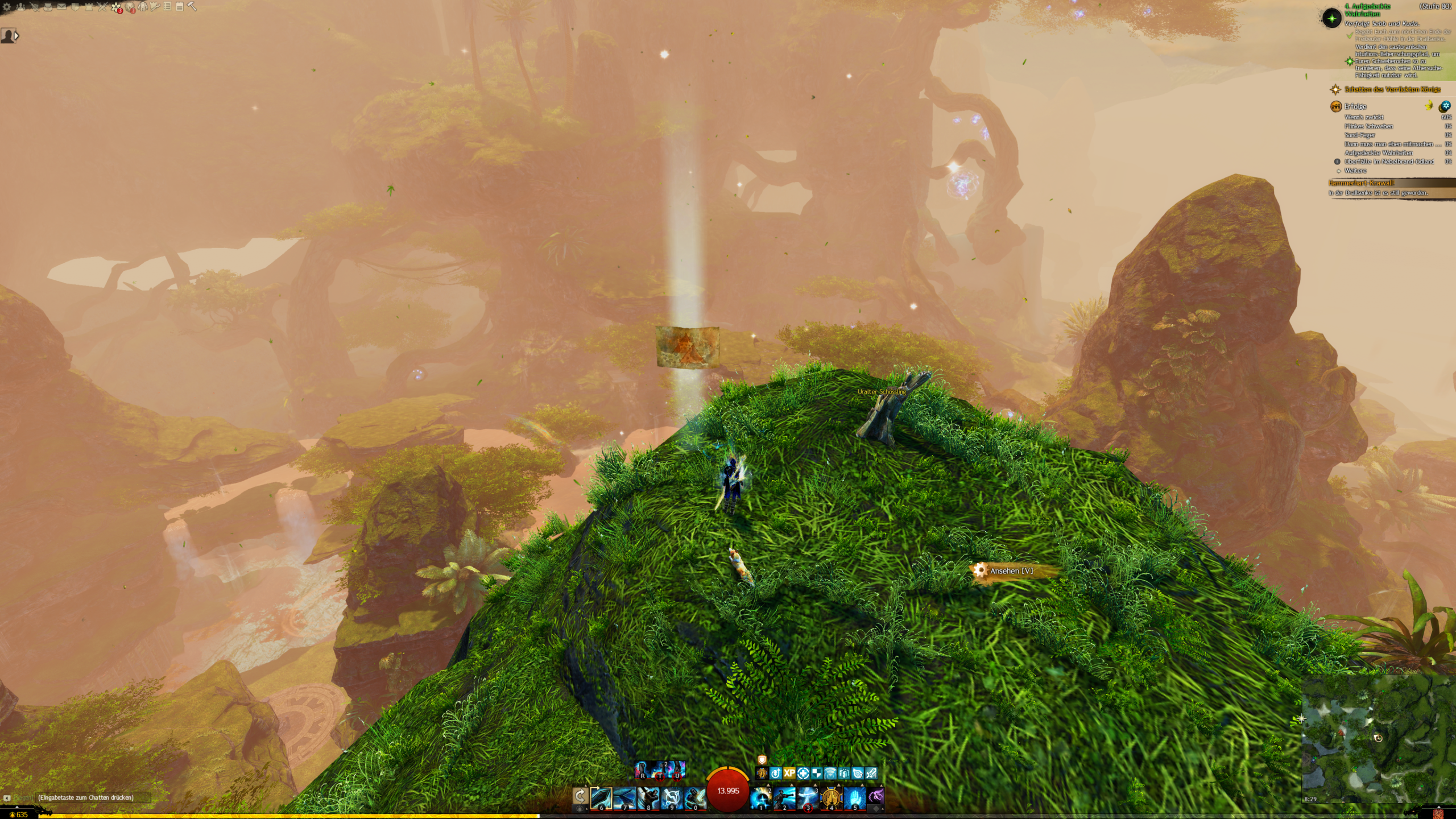Expand the party portrait panel arrow
The width and height of the screenshot is (1456, 819).
coord(16,36)
